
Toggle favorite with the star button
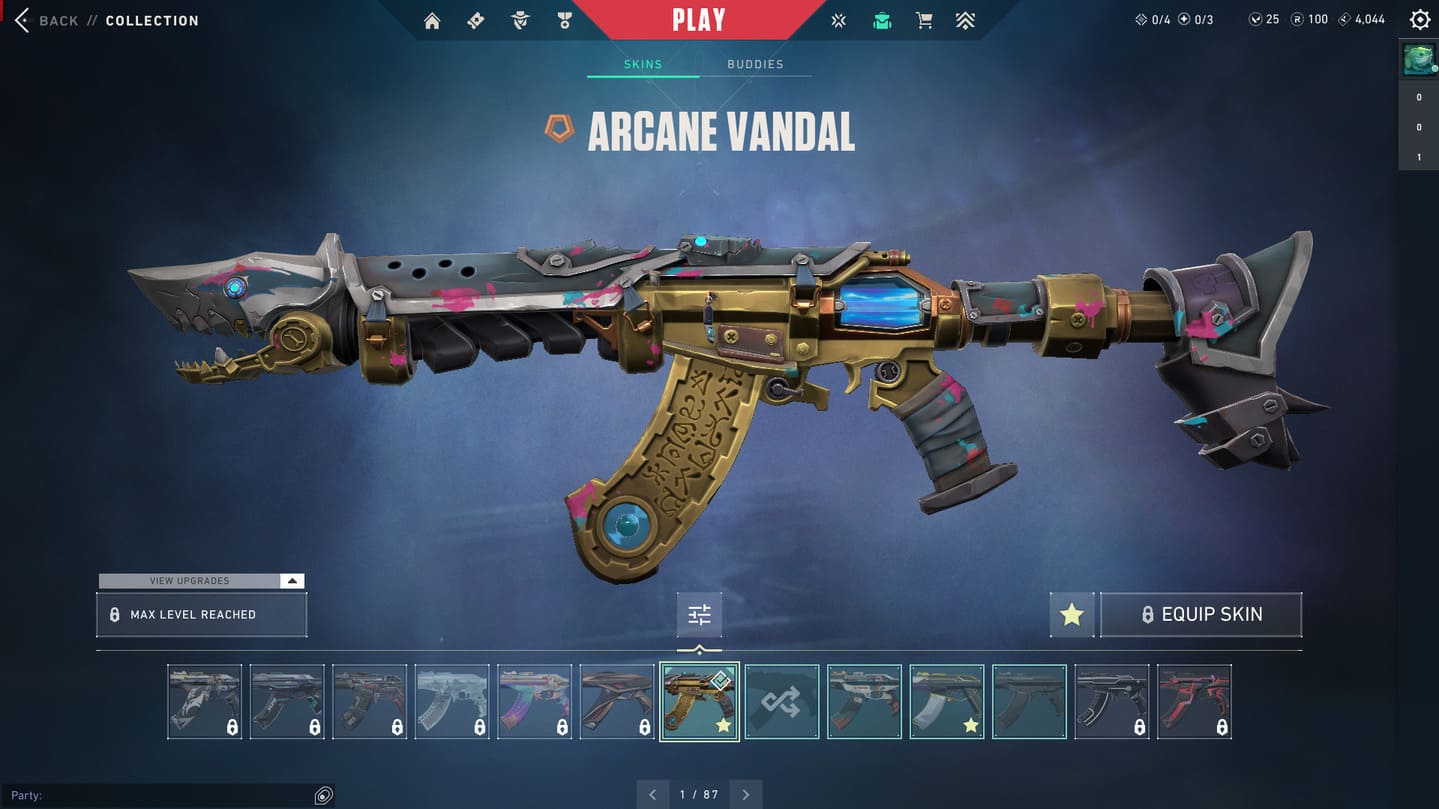[1071, 615]
